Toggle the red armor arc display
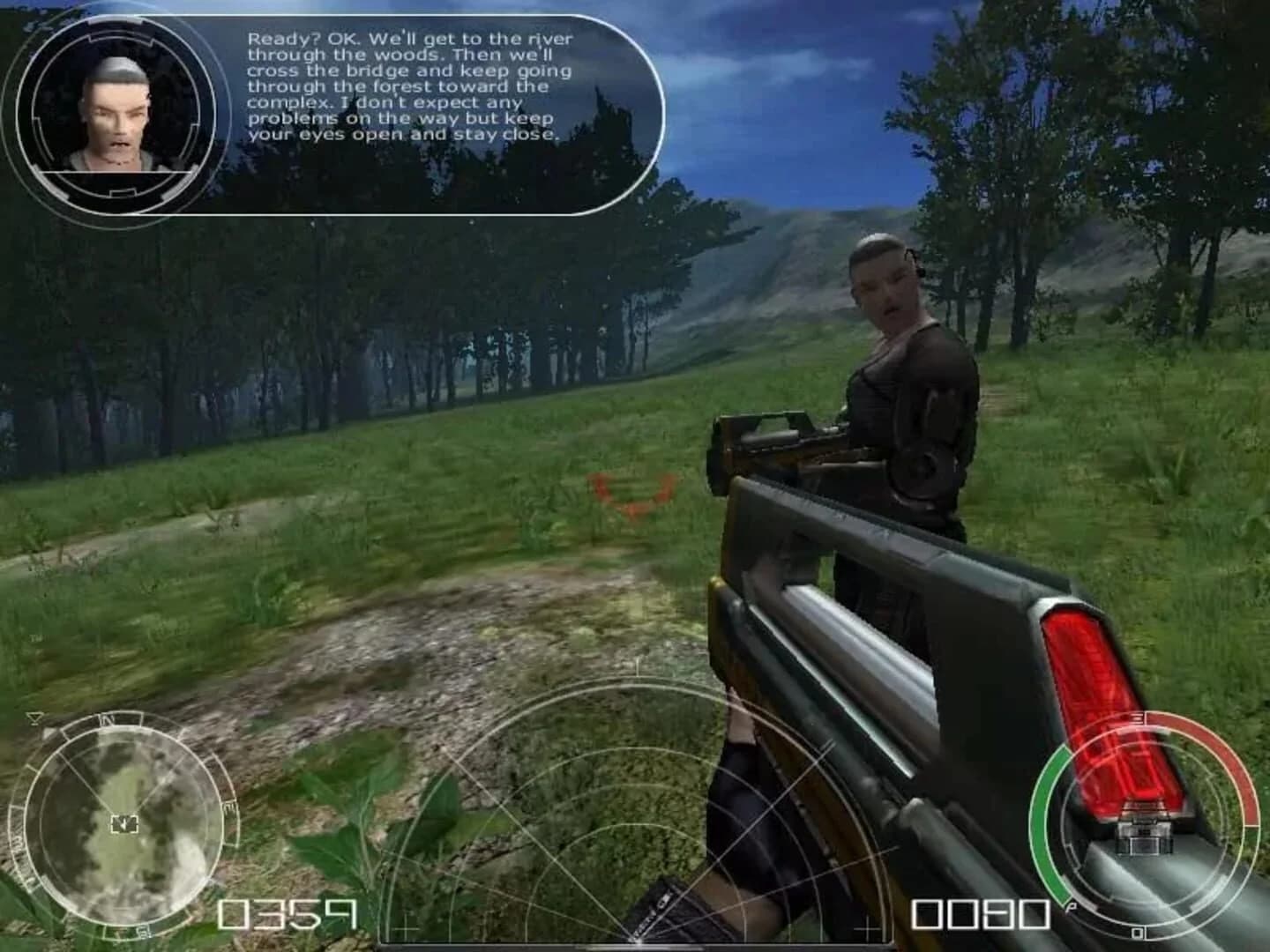The height and width of the screenshot is (952, 1270). pos(1239,767)
